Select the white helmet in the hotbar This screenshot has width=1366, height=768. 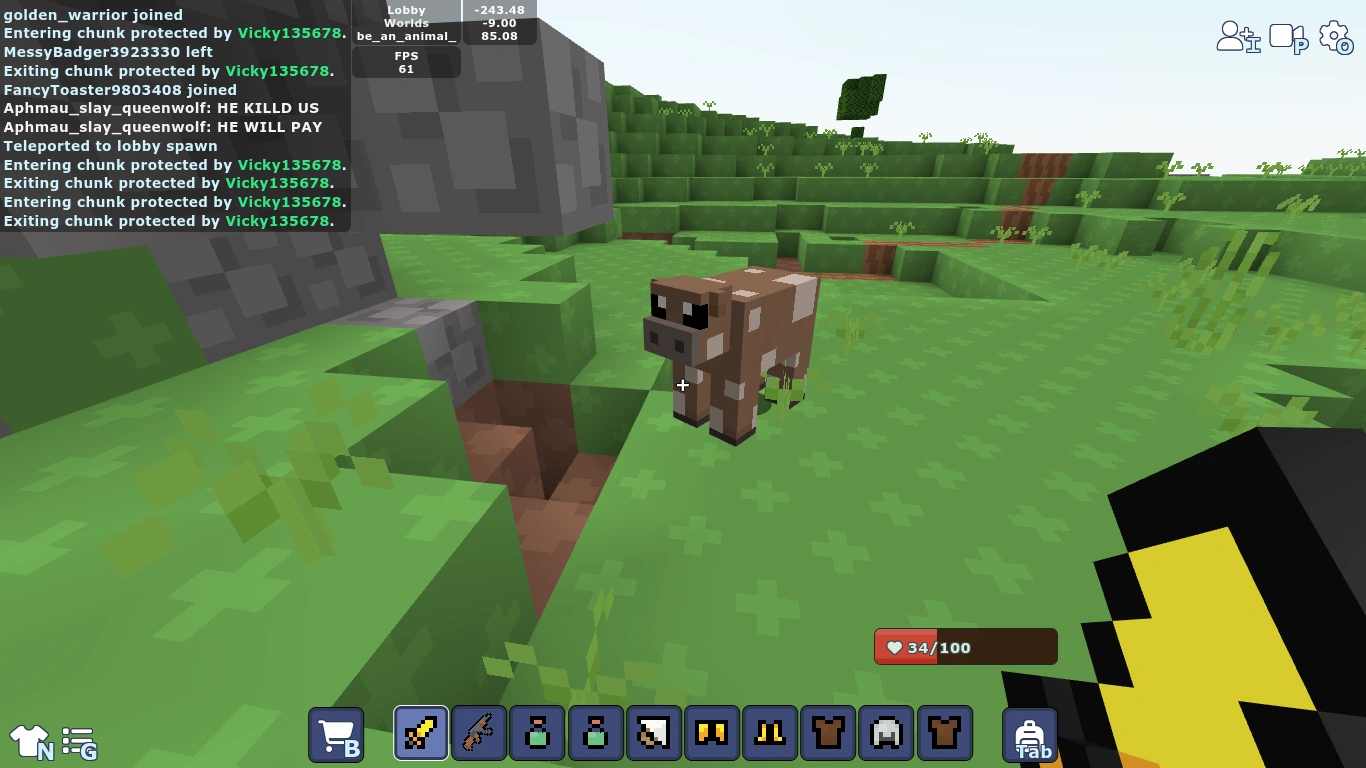pyautogui.click(x=885, y=733)
